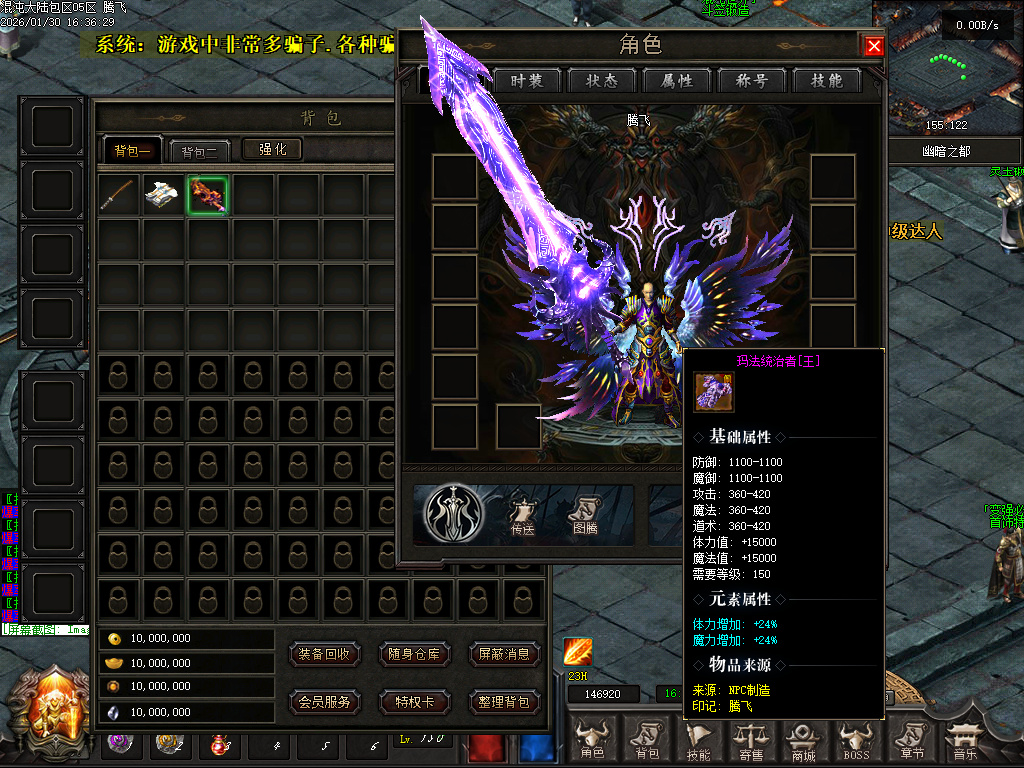The width and height of the screenshot is (1024, 768).
Task: Open the BOSS menu in bottom toolbar
Action: click(856, 741)
